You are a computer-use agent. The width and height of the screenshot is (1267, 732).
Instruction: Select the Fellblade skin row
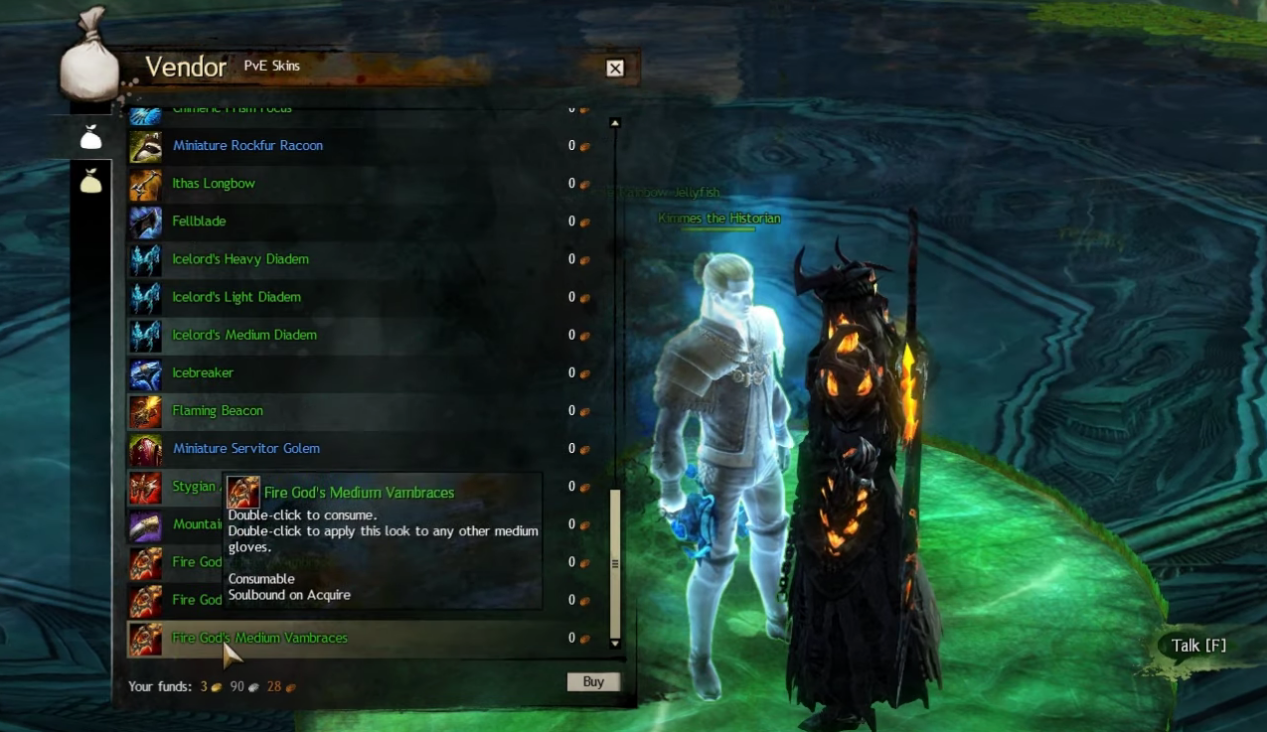coord(199,222)
